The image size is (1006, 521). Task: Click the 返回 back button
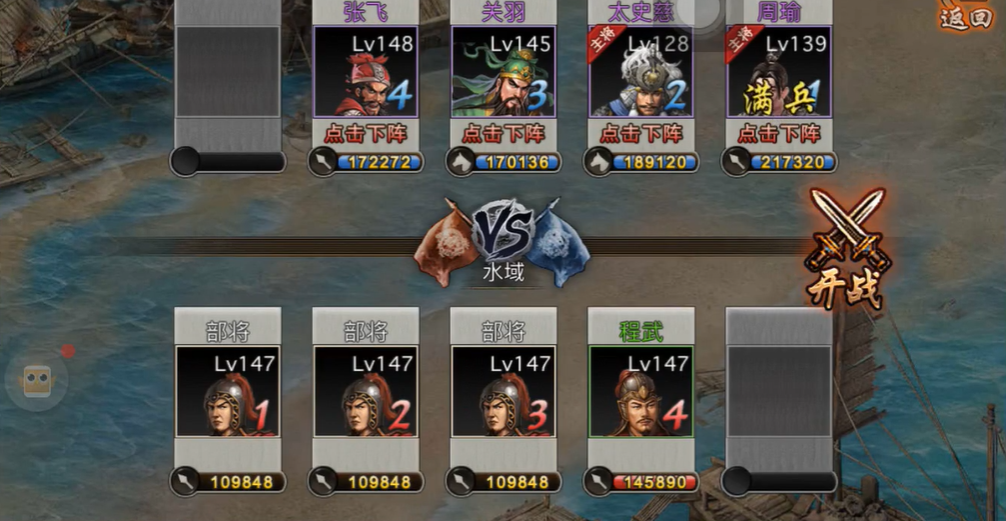[x=965, y=17]
